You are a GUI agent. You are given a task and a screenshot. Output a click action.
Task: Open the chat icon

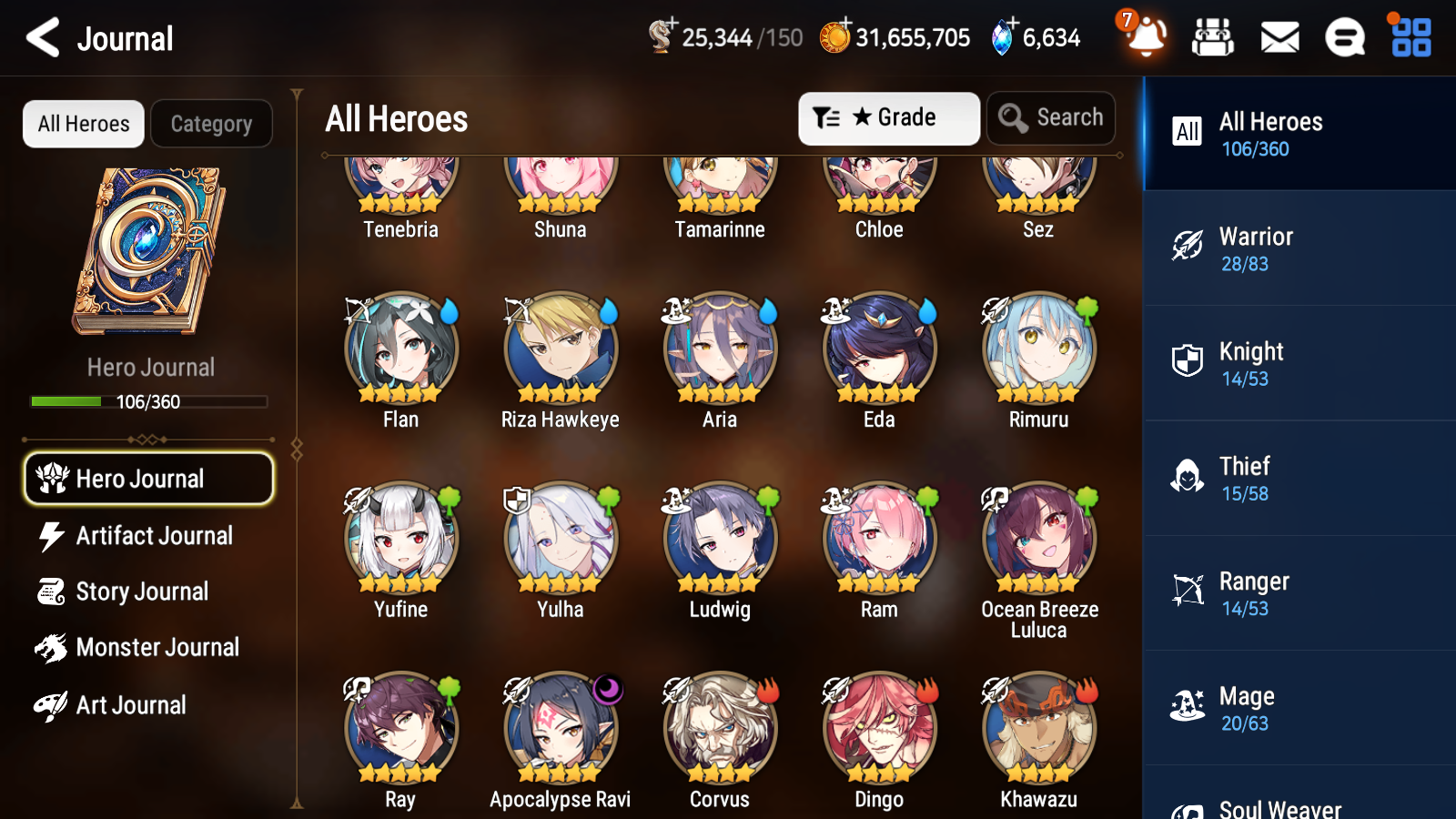pos(1344,38)
